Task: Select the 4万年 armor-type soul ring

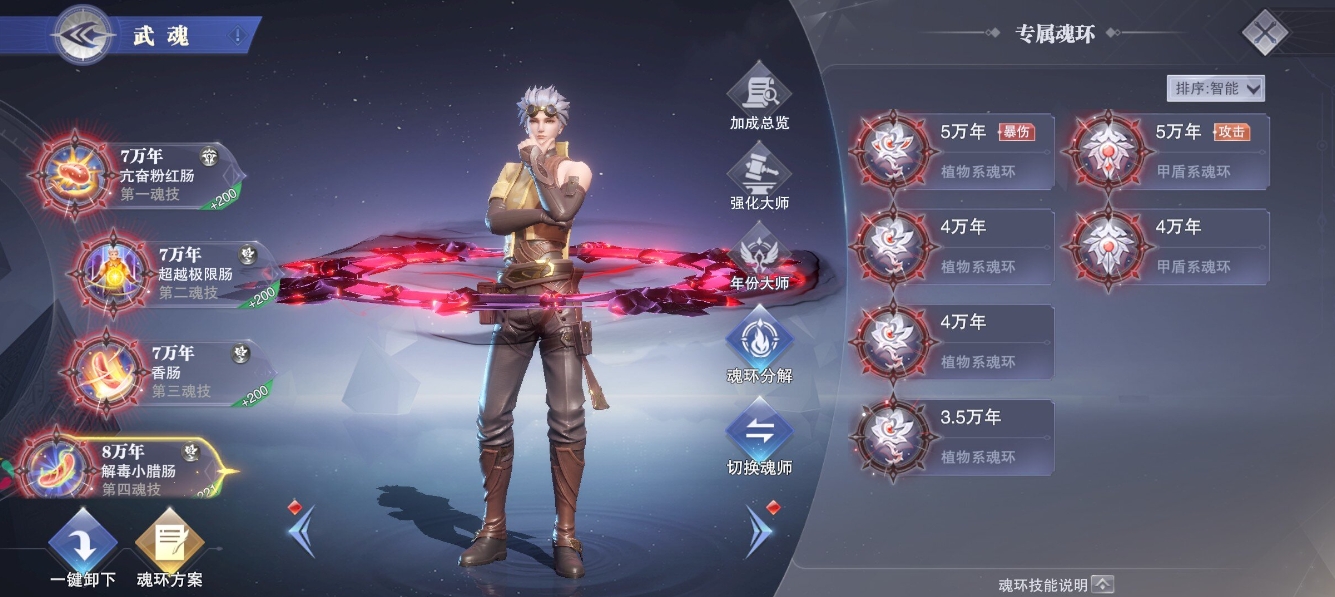Action: [x=1170, y=247]
